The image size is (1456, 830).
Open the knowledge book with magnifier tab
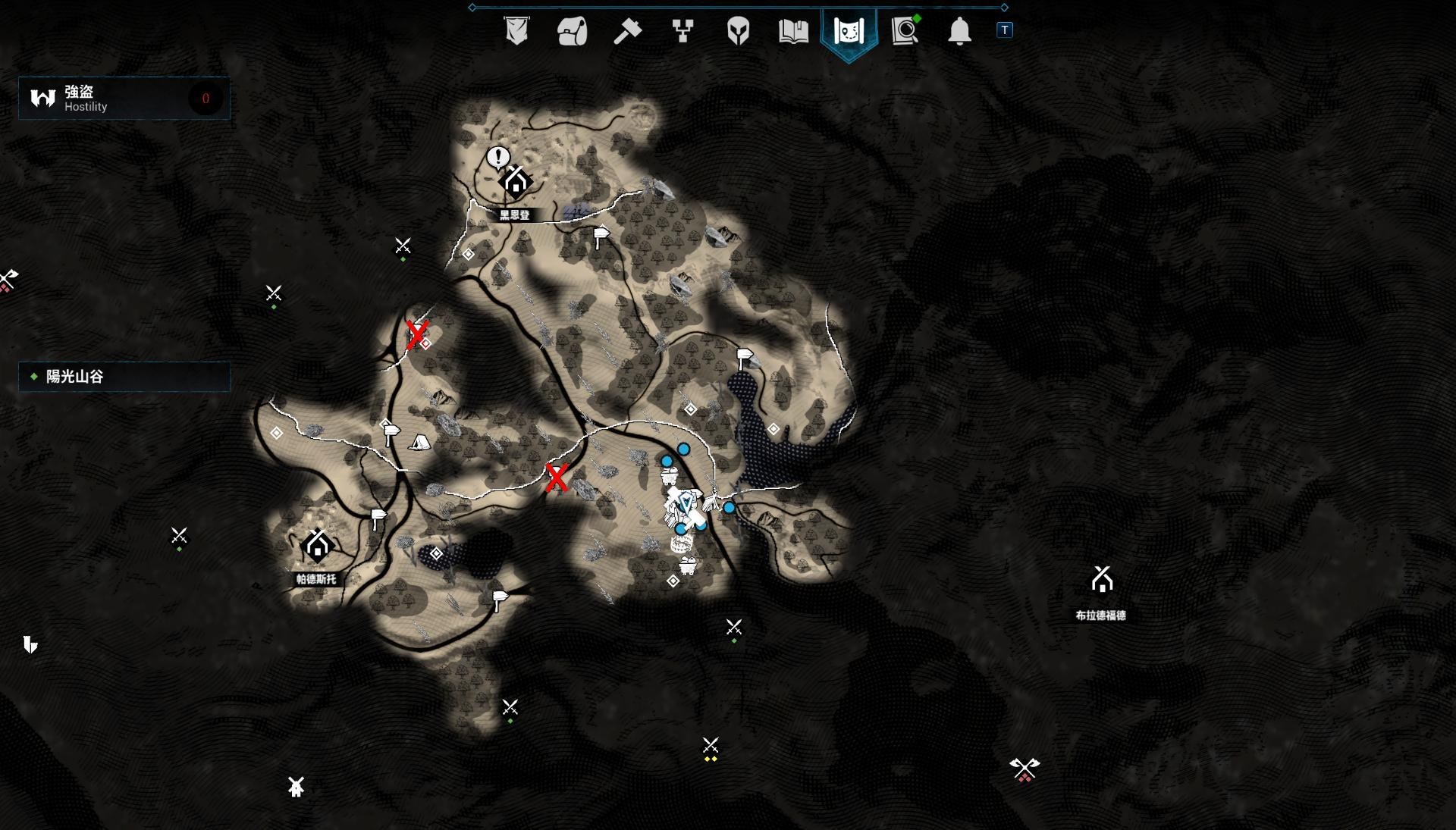[x=905, y=31]
